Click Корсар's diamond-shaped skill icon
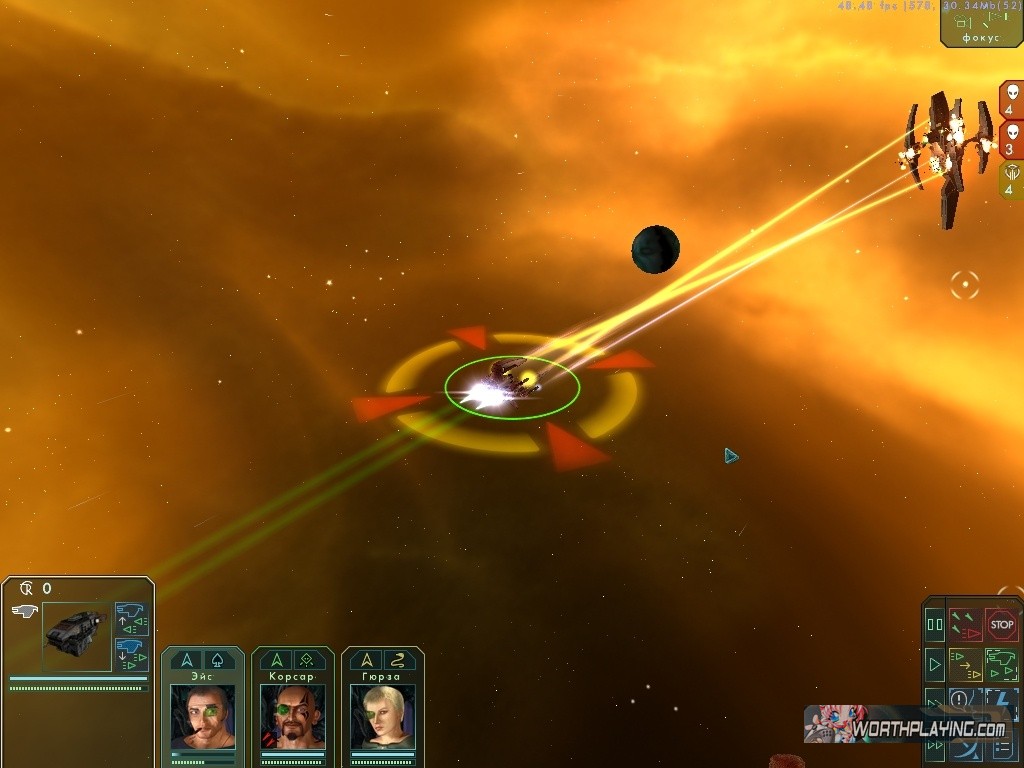Viewport: 1024px width, 768px height. coord(308,660)
